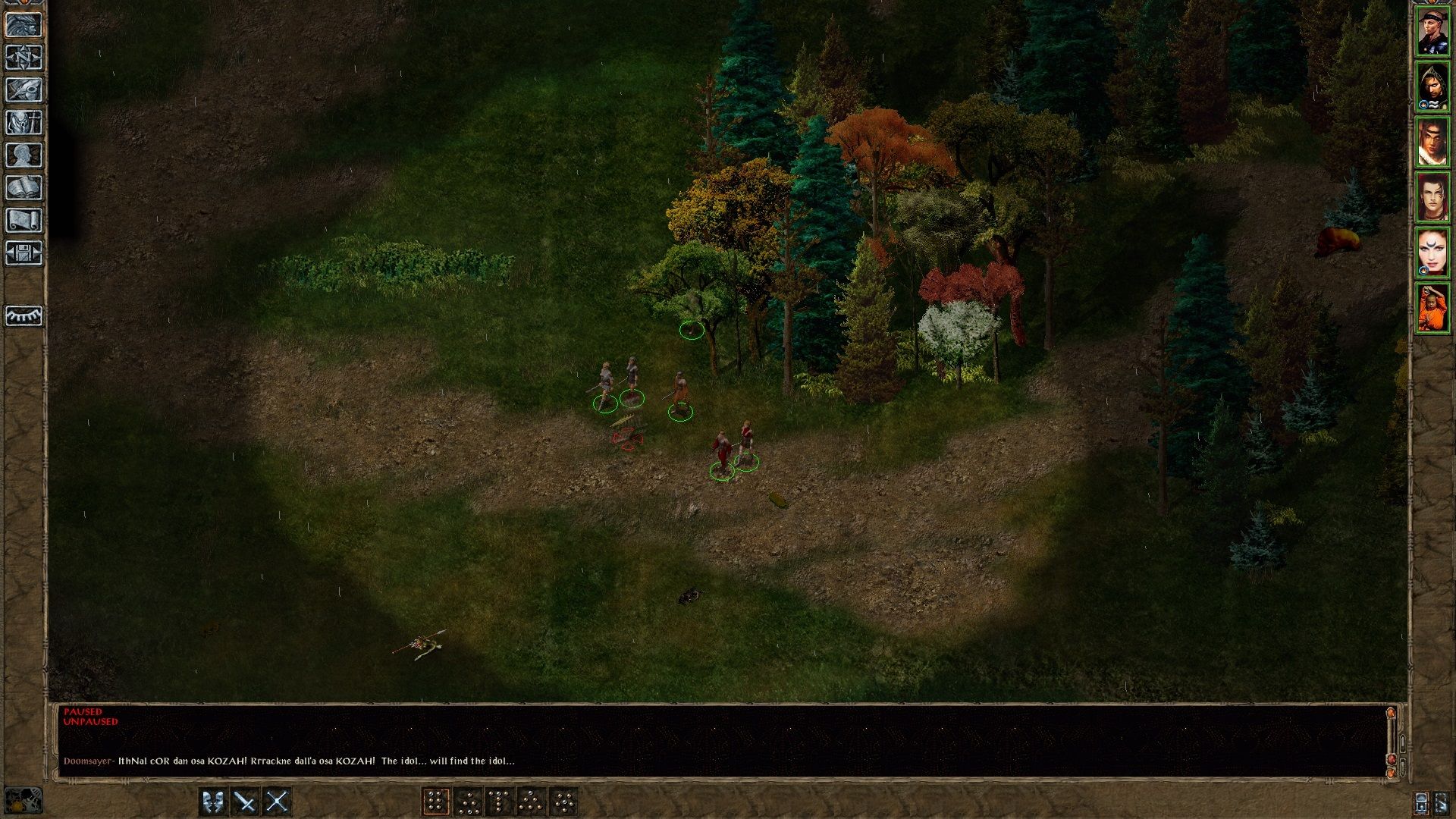Select the orange-robed monk portrait
Image resolution: width=1456 pixels, height=819 pixels.
1432,308
